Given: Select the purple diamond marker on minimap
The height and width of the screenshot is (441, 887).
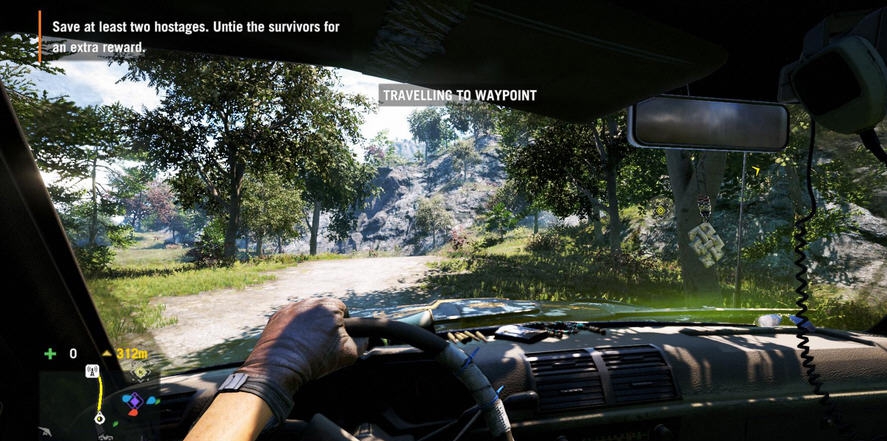Looking at the screenshot, I should pos(132,402).
